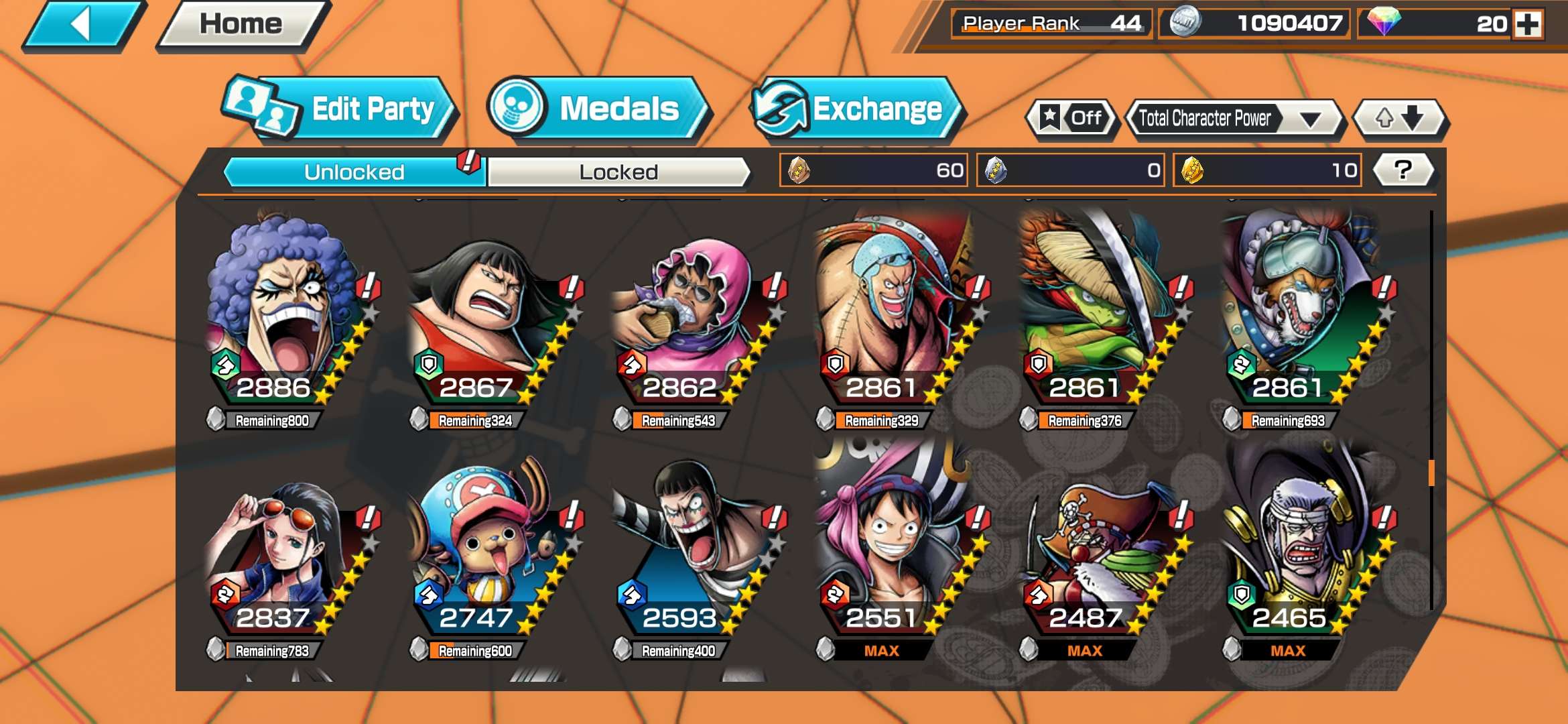Toggle the star filter from Off

click(x=1071, y=117)
